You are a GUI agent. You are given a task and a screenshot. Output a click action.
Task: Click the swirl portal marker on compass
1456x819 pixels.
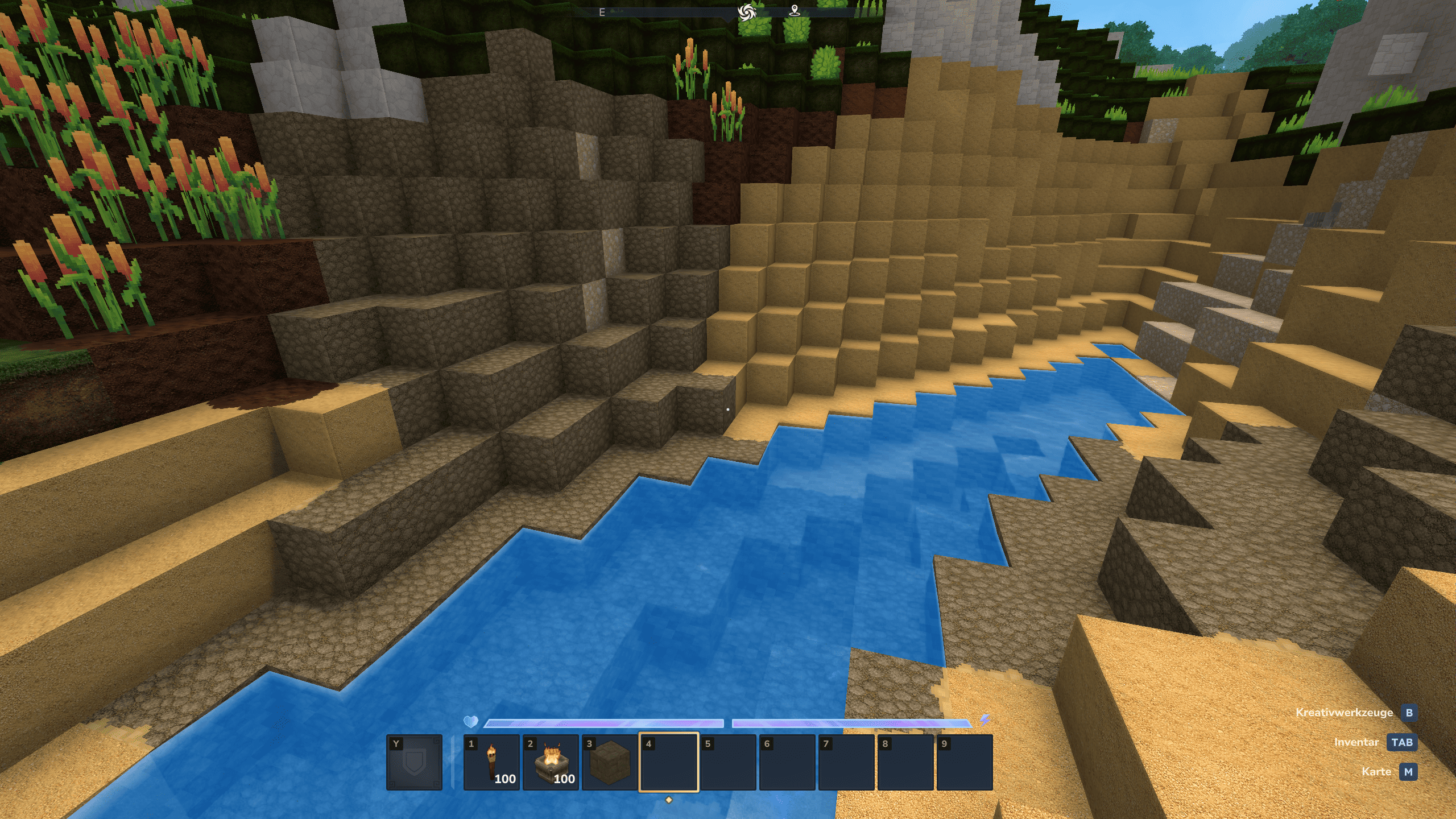point(746,12)
